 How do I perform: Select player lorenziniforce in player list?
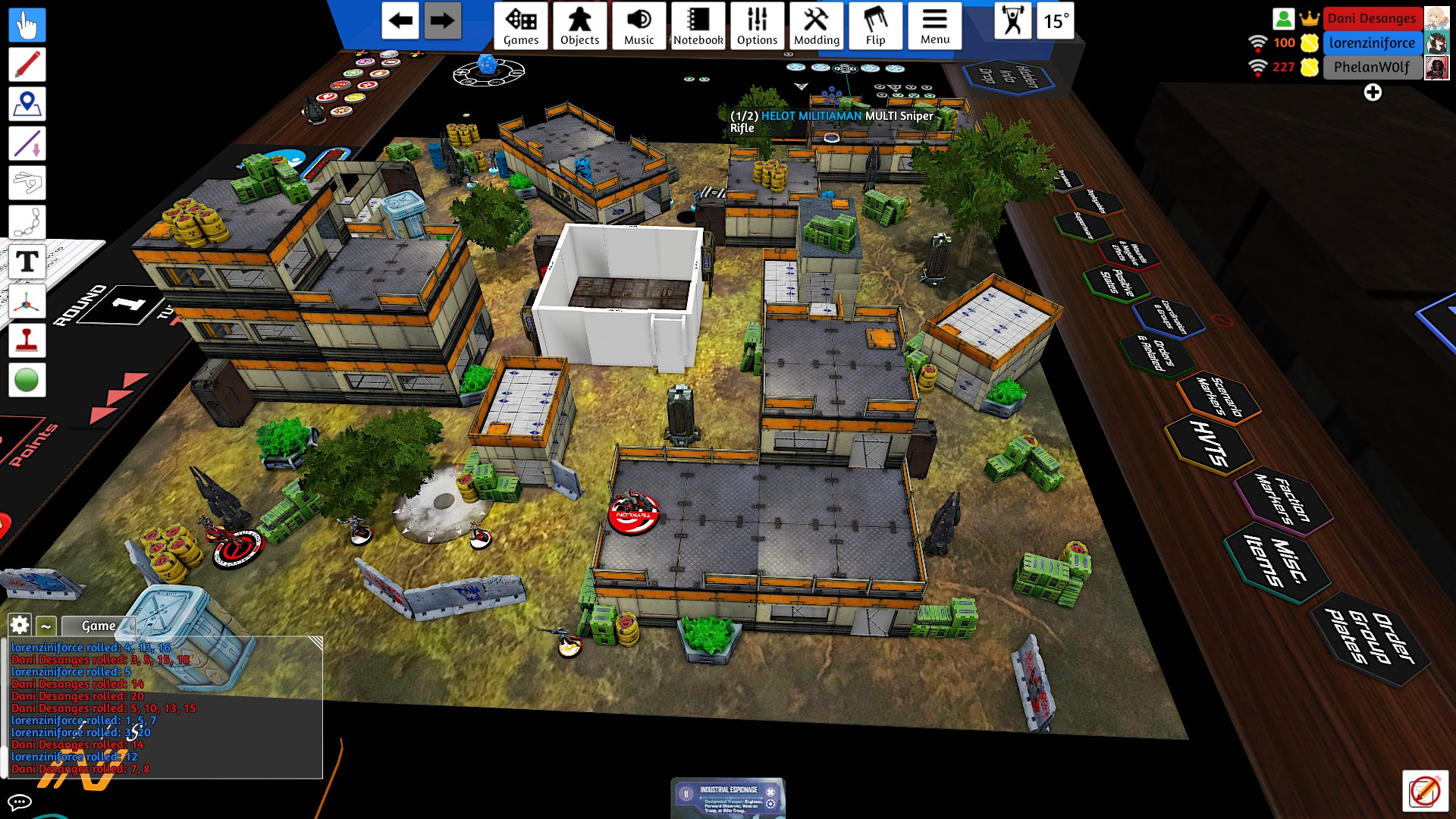coord(1371,42)
